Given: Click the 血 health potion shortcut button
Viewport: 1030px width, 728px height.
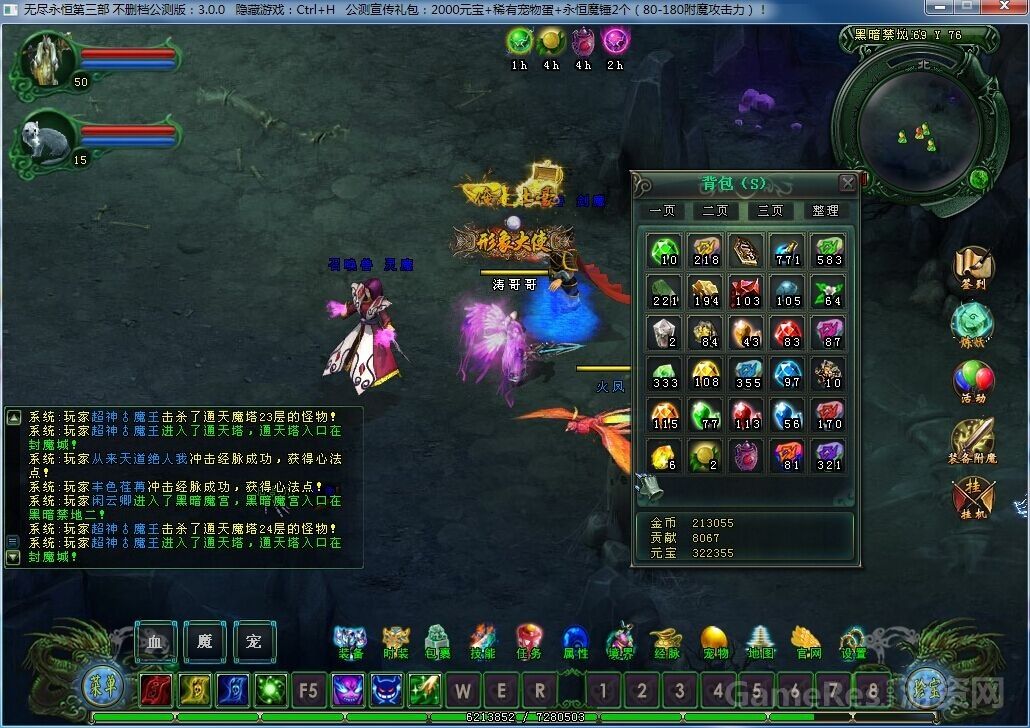Looking at the screenshot, I should (x=156, y=641).
